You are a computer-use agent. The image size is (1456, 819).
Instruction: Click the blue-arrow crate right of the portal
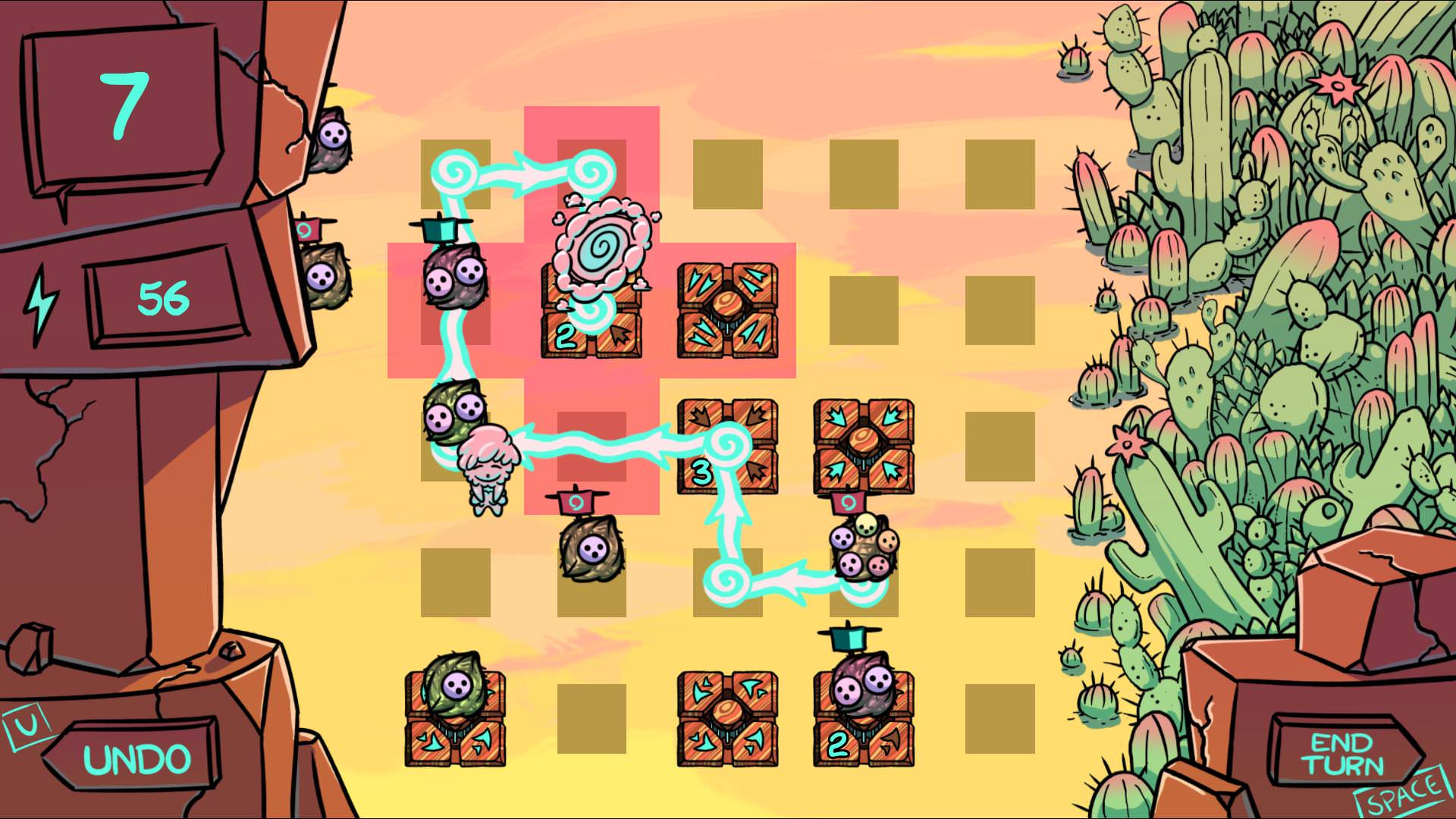pos(729,307)
